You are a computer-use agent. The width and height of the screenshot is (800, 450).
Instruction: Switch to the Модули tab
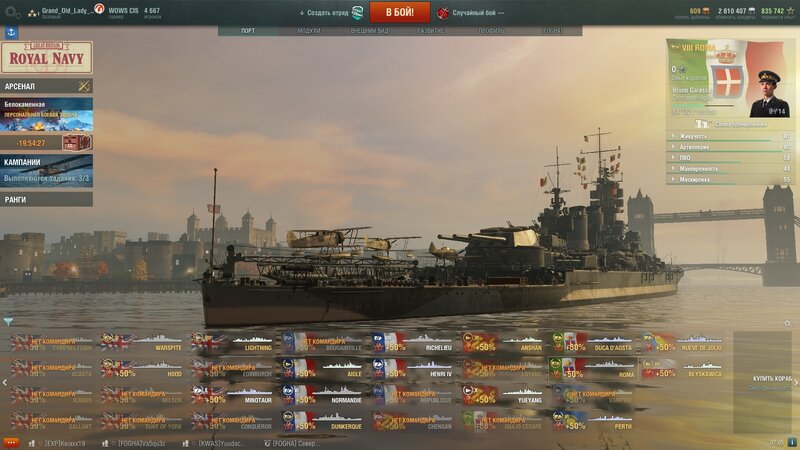point(309,31)
